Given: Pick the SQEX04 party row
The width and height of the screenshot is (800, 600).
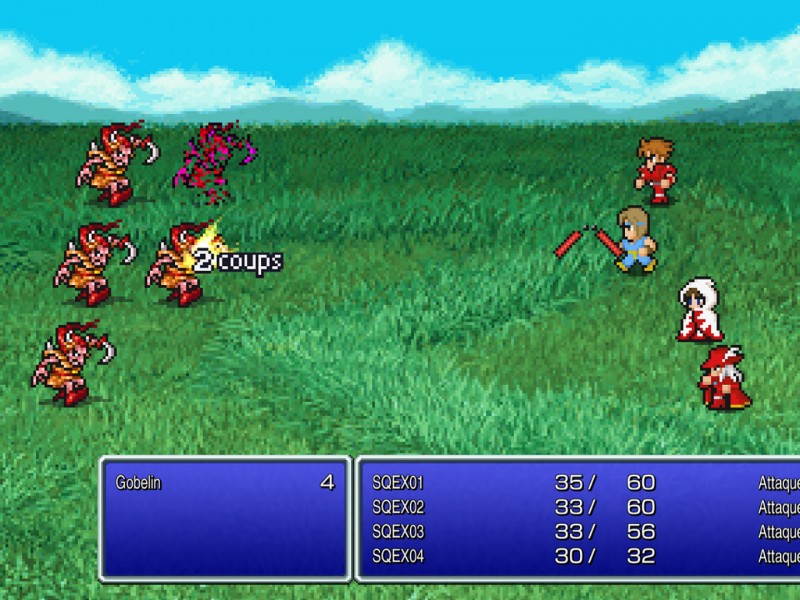Looking at the screenshot, I should [x=398, y=556].
